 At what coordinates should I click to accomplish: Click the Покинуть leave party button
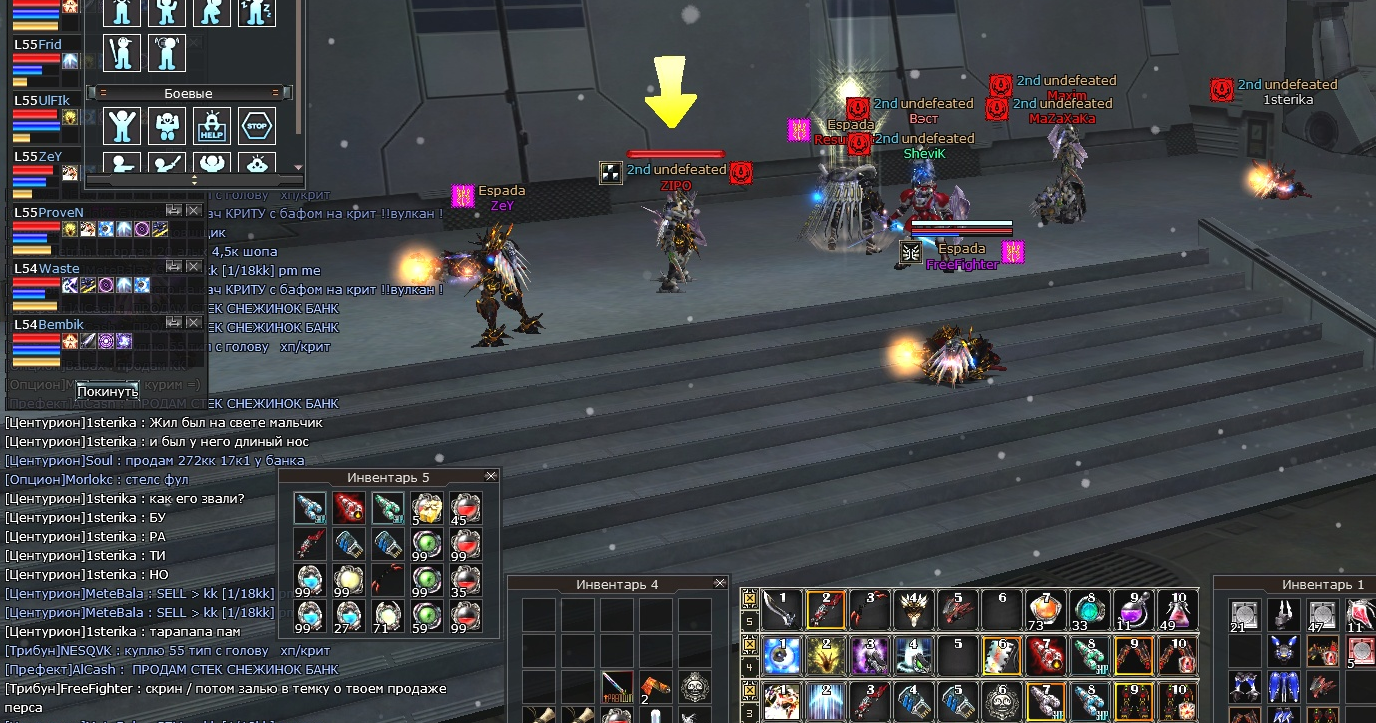107,391
